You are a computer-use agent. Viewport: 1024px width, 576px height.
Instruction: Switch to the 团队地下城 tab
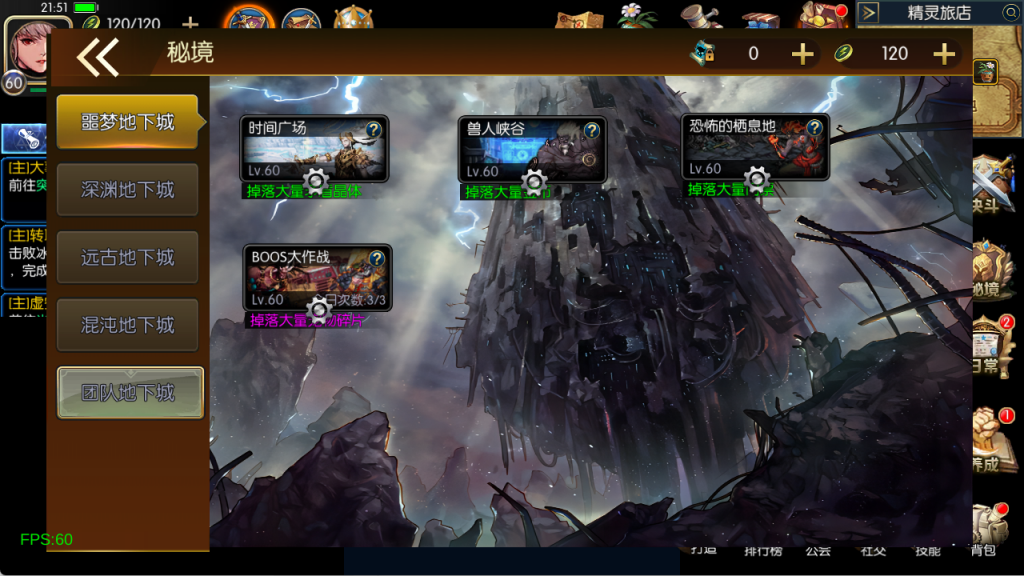(x=129, y=393)
